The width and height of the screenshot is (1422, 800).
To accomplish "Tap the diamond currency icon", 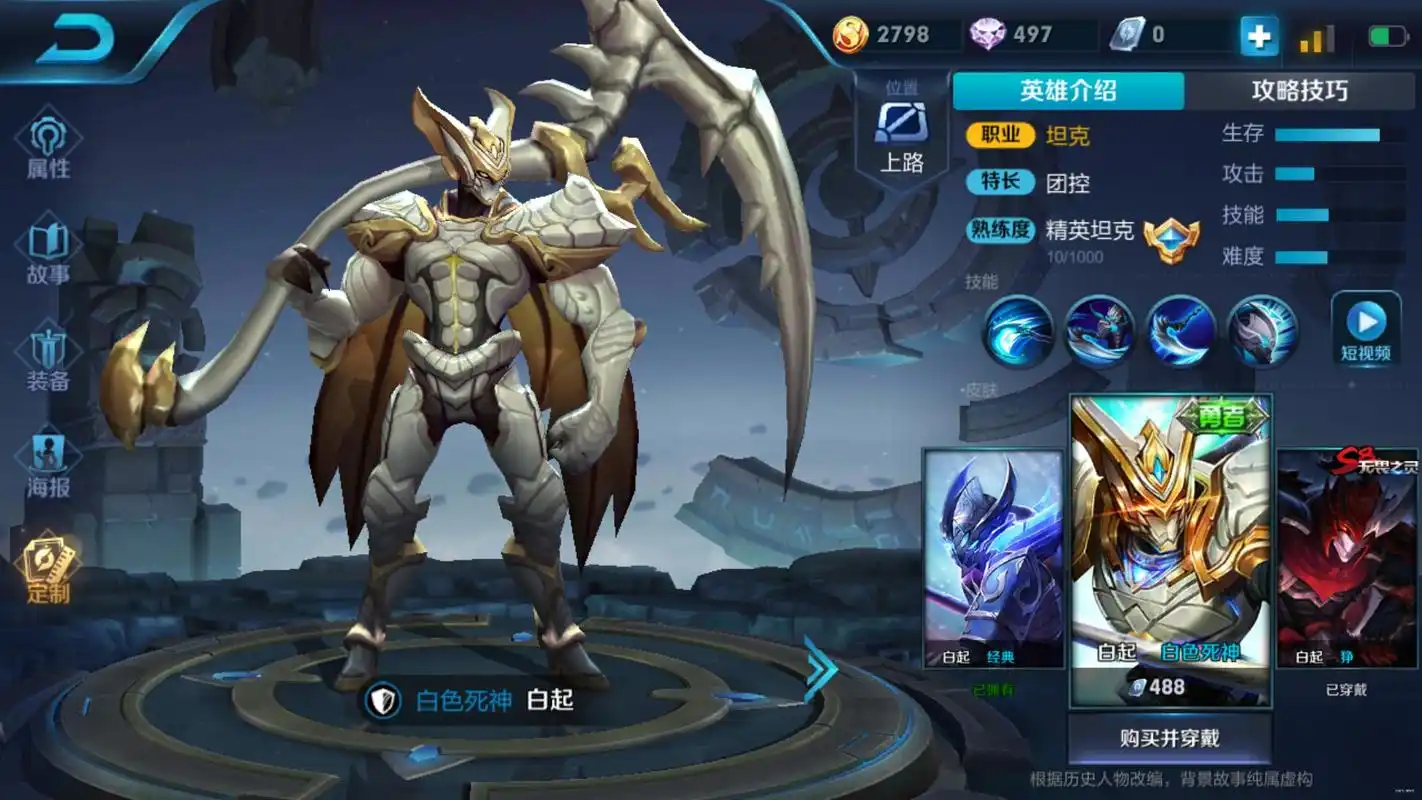I will pos(989,33).
